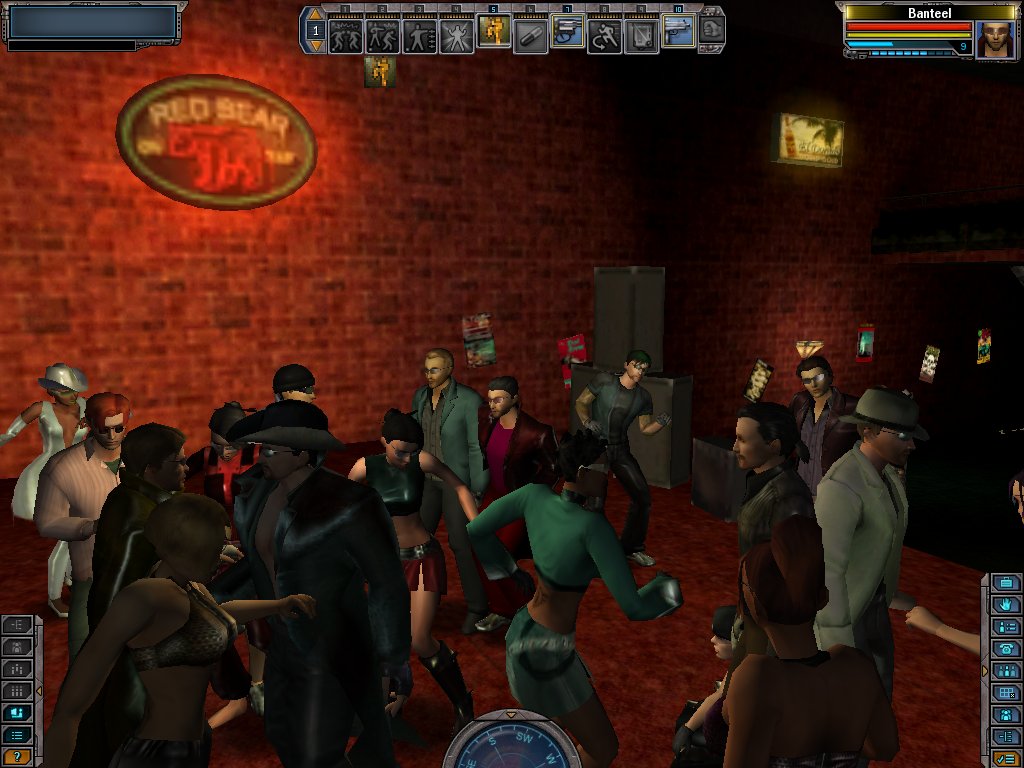Activate the glowing figure ability in slot 4
Screen dimensions: 1024x768
tap(456, 36)
